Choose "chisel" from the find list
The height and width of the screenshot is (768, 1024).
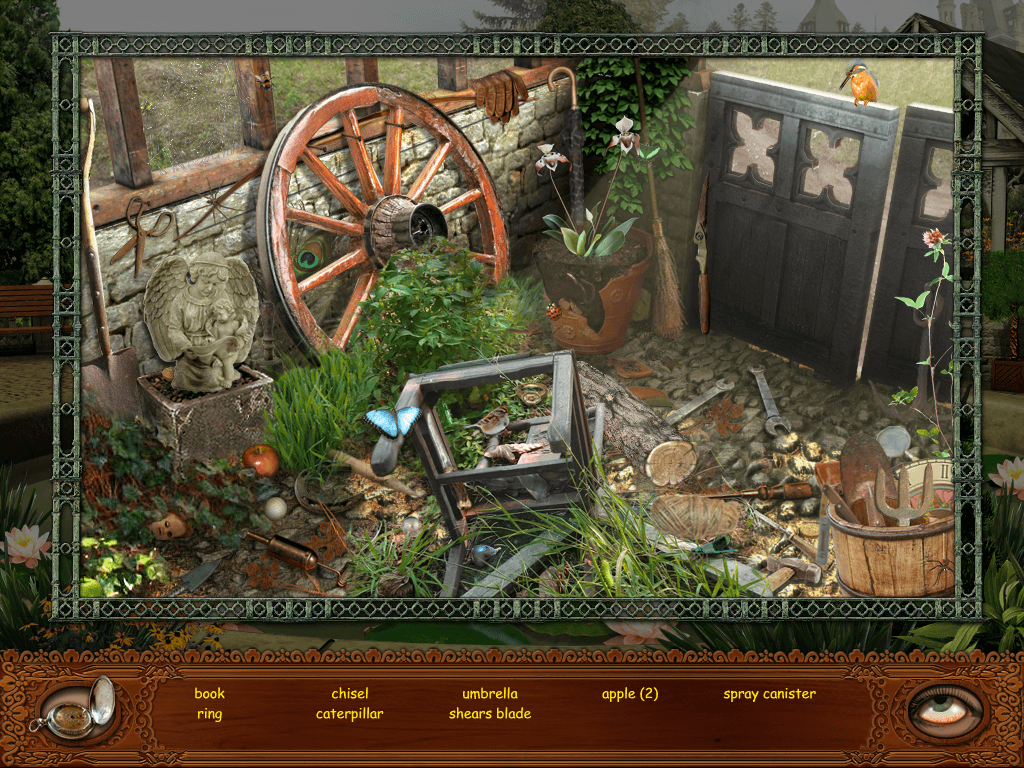(350, 693)
